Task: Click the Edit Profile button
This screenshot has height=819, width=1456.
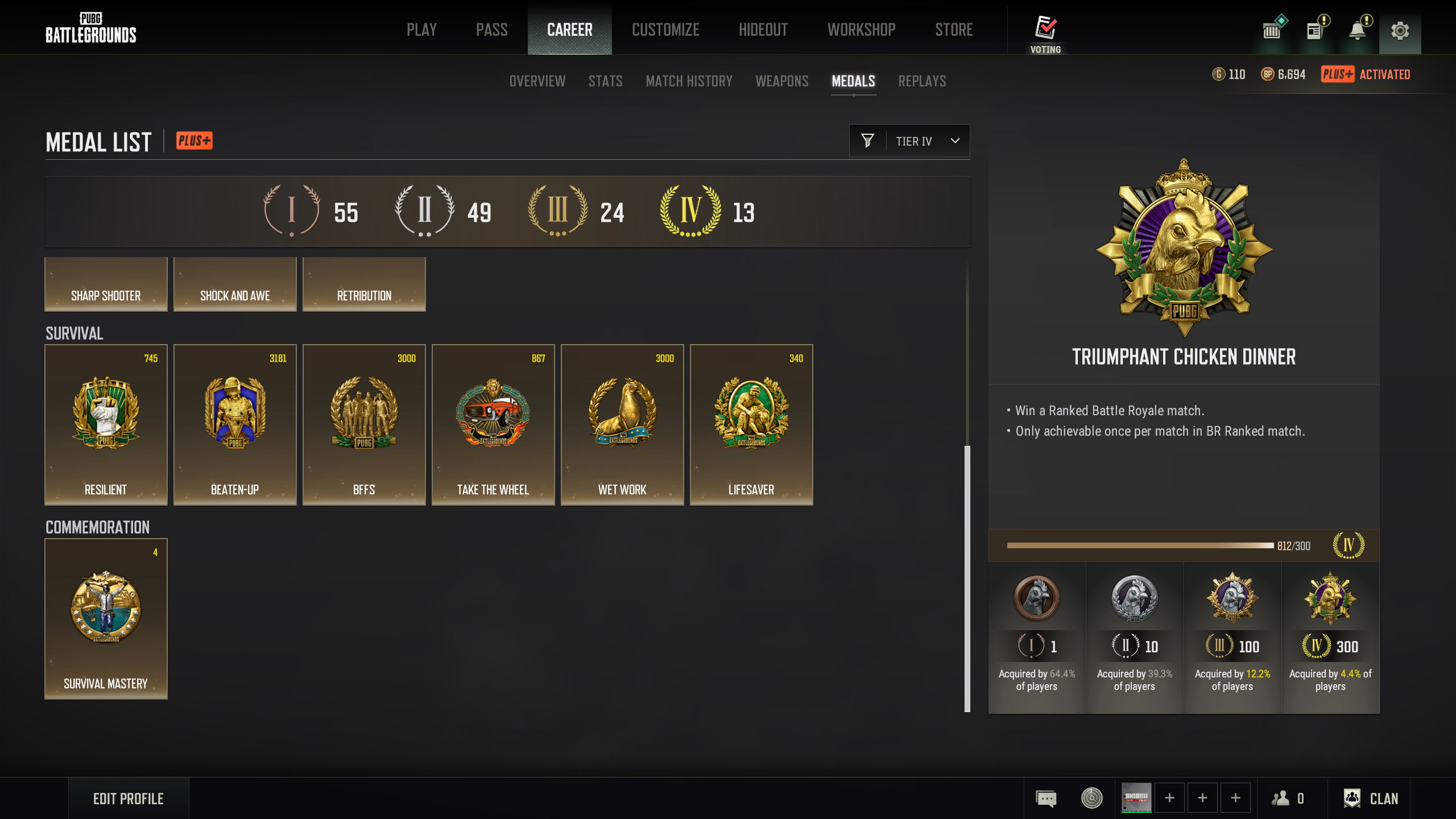Action: [129, 799]
